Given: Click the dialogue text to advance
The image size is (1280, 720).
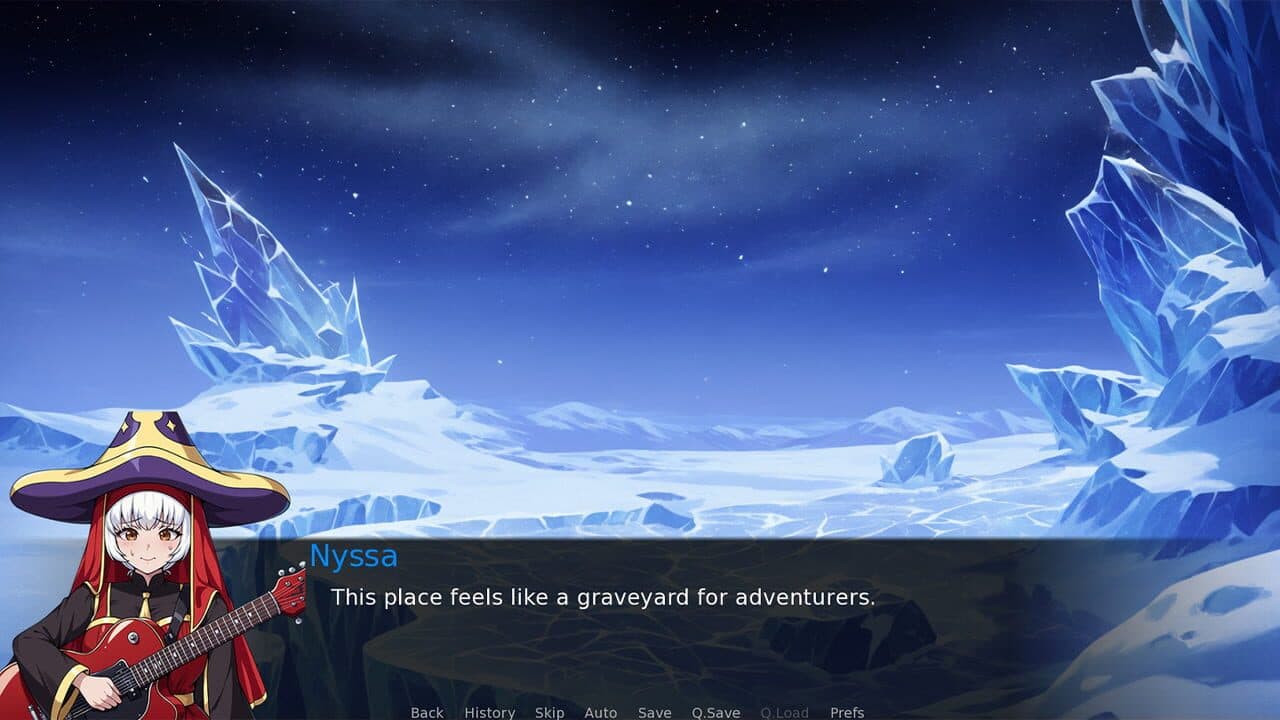Looking at the screenshot, I should tap(604, 598).
